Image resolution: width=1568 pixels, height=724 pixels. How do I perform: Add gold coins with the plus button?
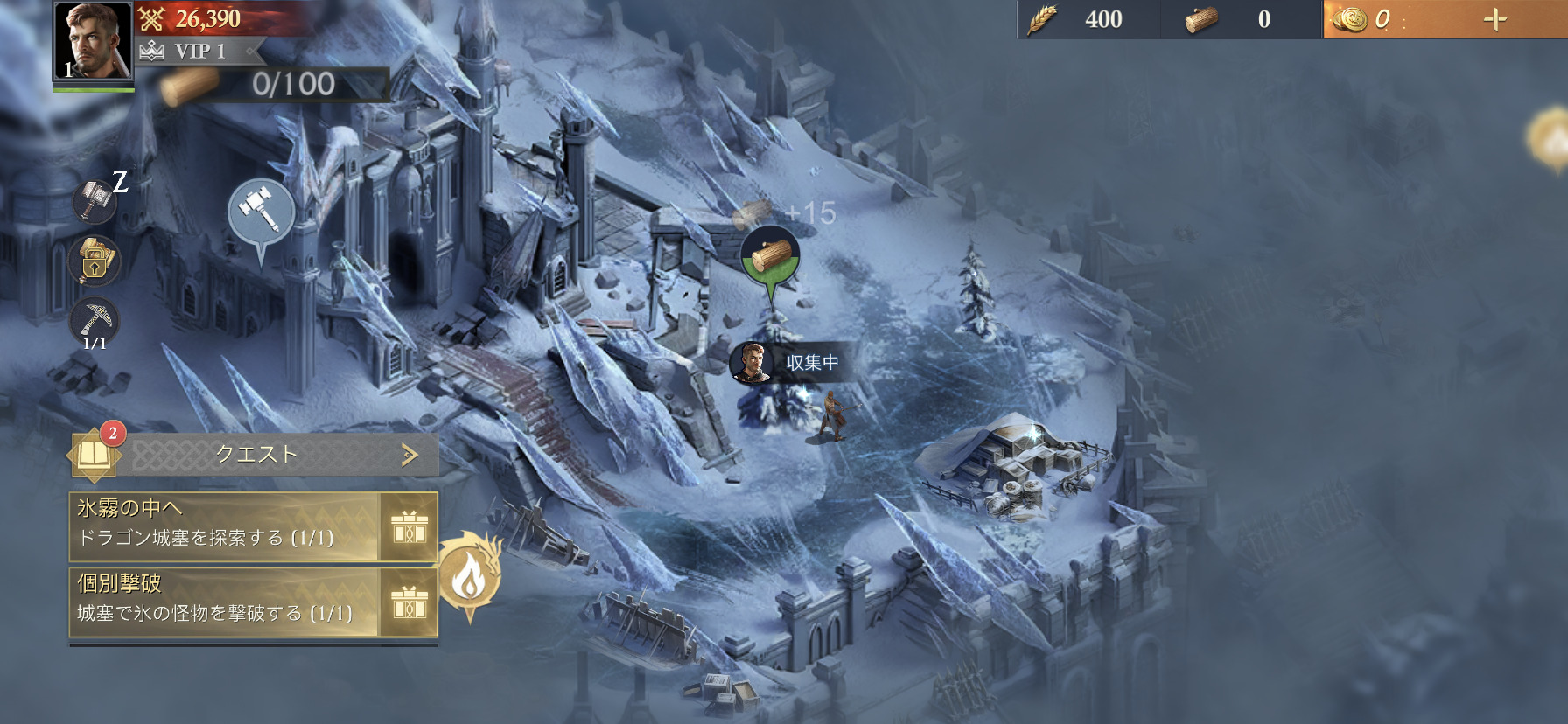point(1495,19)
